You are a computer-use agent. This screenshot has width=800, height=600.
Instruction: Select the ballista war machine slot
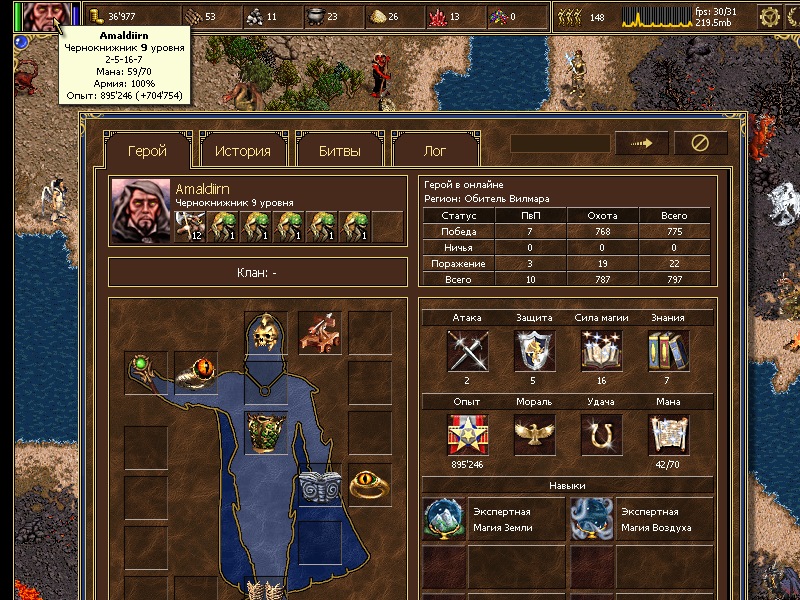click(319, 333)
